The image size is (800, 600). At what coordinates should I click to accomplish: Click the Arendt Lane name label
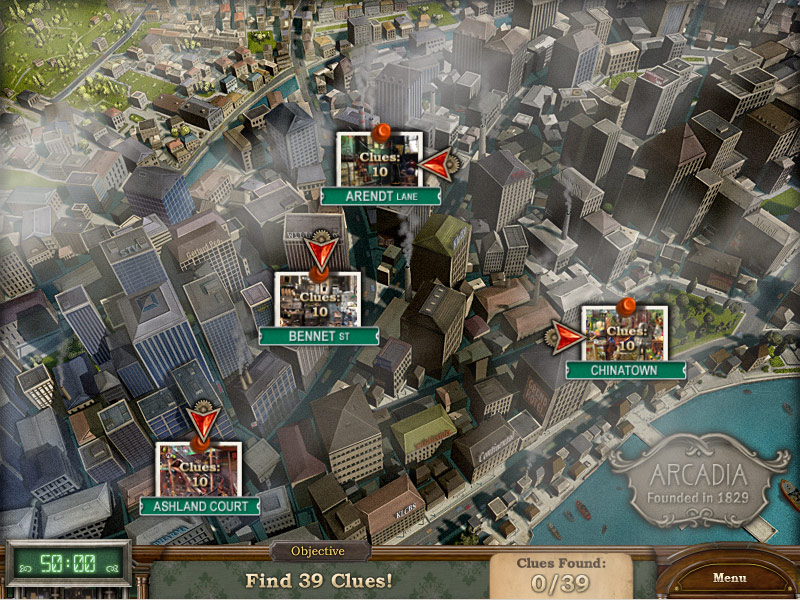pyautogui.click(x=380, y=197)
